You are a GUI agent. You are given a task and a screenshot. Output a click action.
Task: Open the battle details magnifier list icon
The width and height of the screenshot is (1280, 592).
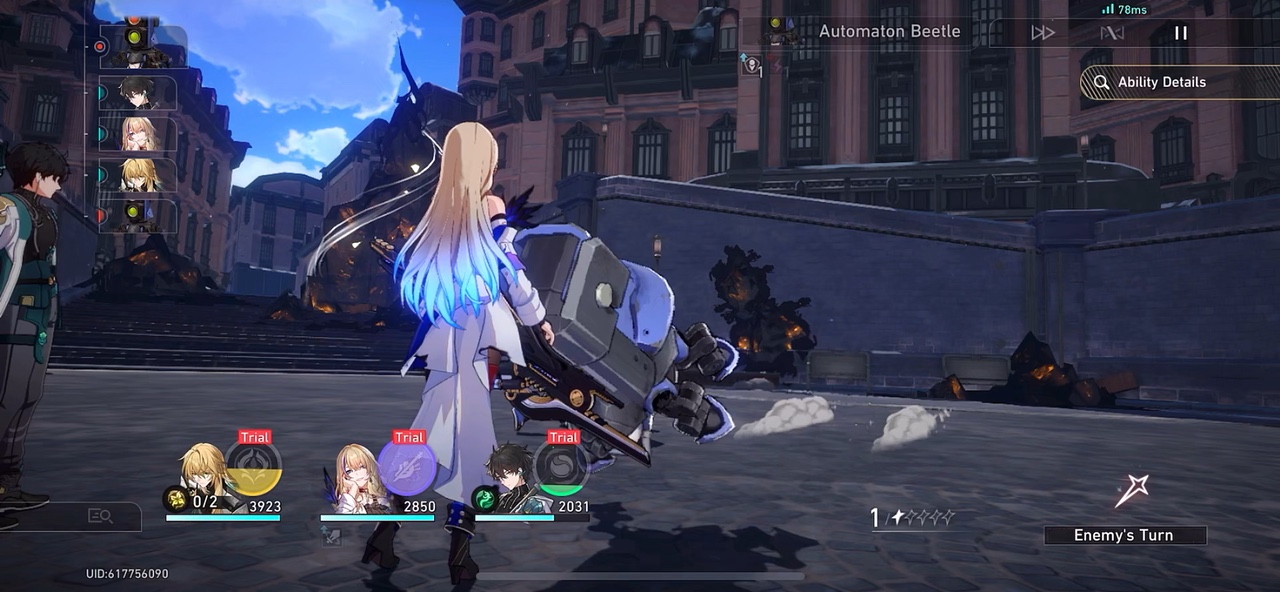100,516
